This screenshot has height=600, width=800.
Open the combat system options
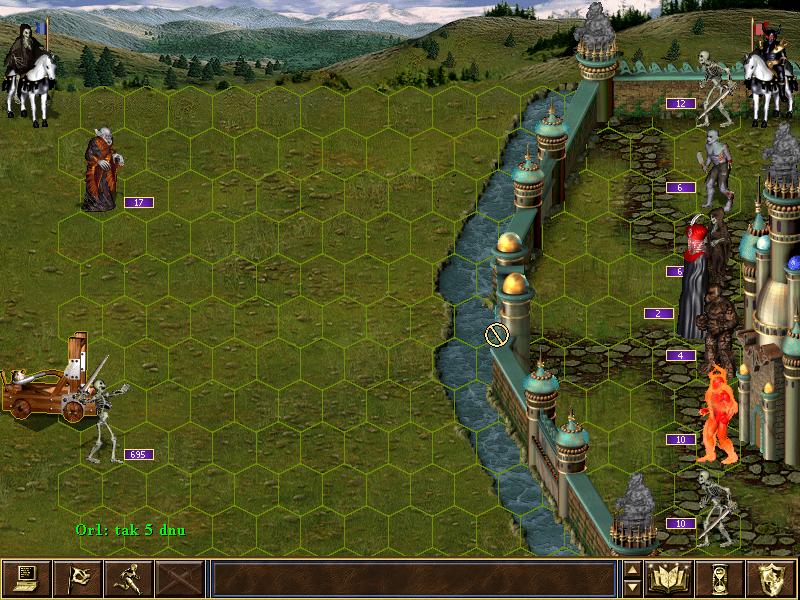pyautogui.click(x=26, y=578)
